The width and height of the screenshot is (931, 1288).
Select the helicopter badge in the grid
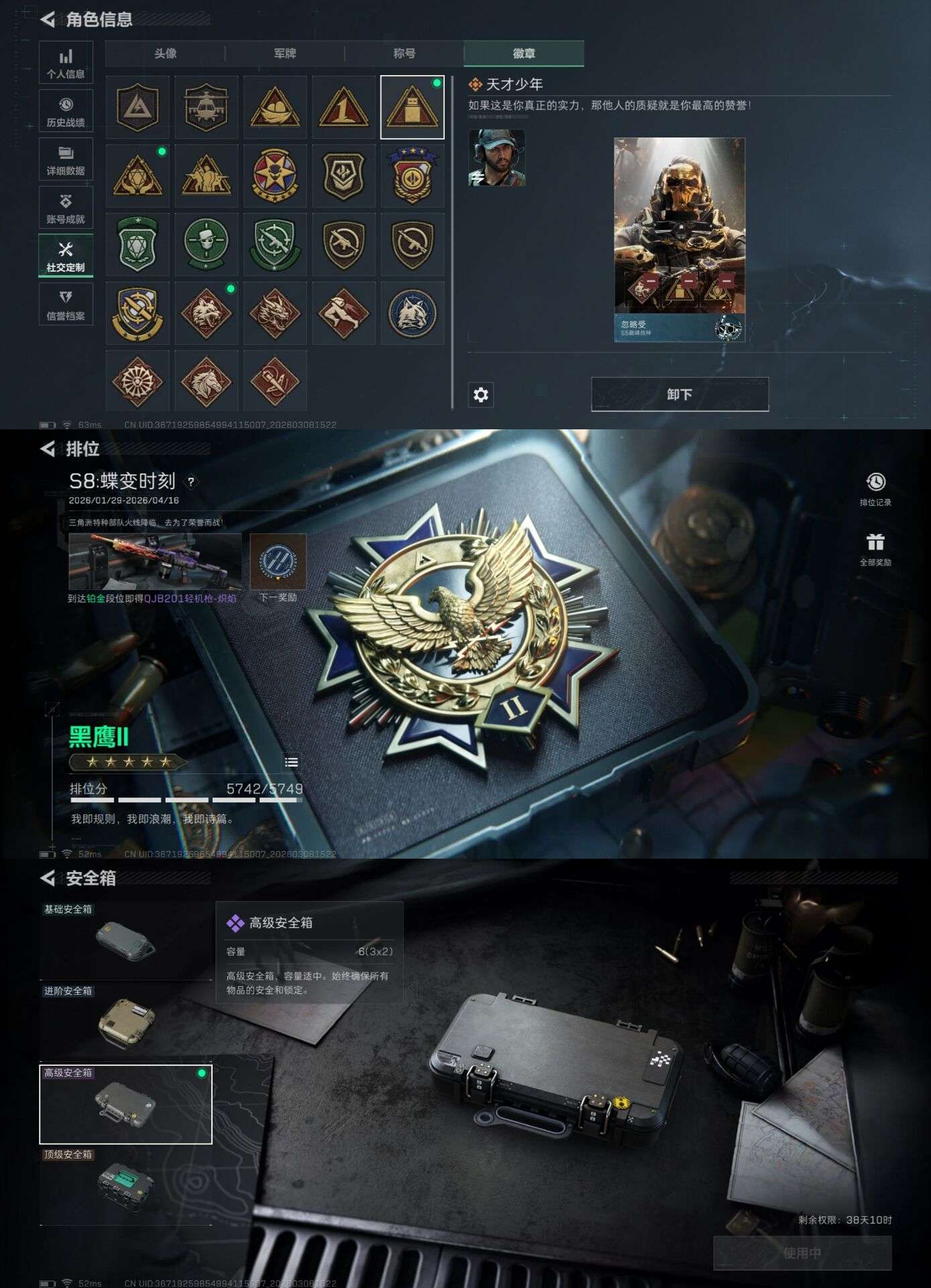point(206,107)
